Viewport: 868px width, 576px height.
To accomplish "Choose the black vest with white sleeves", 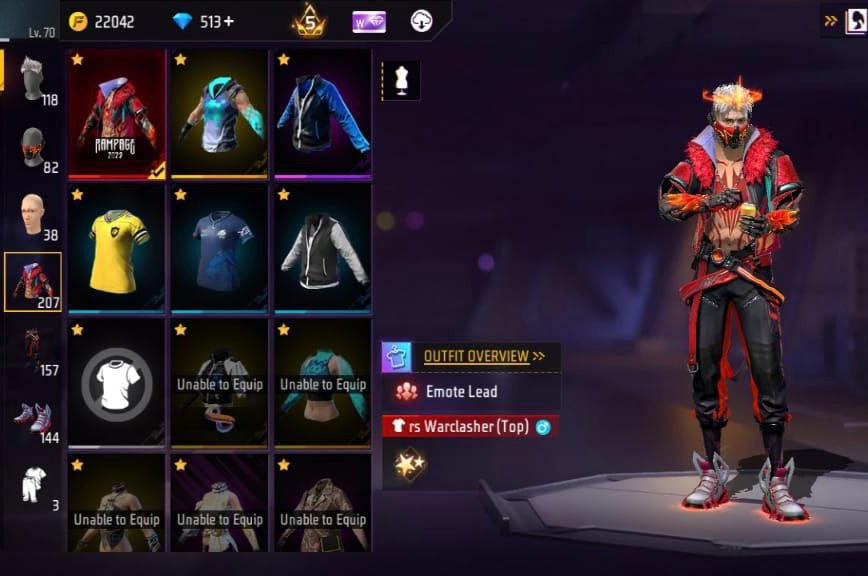I will pyautogui.click(x=322, y=248).
